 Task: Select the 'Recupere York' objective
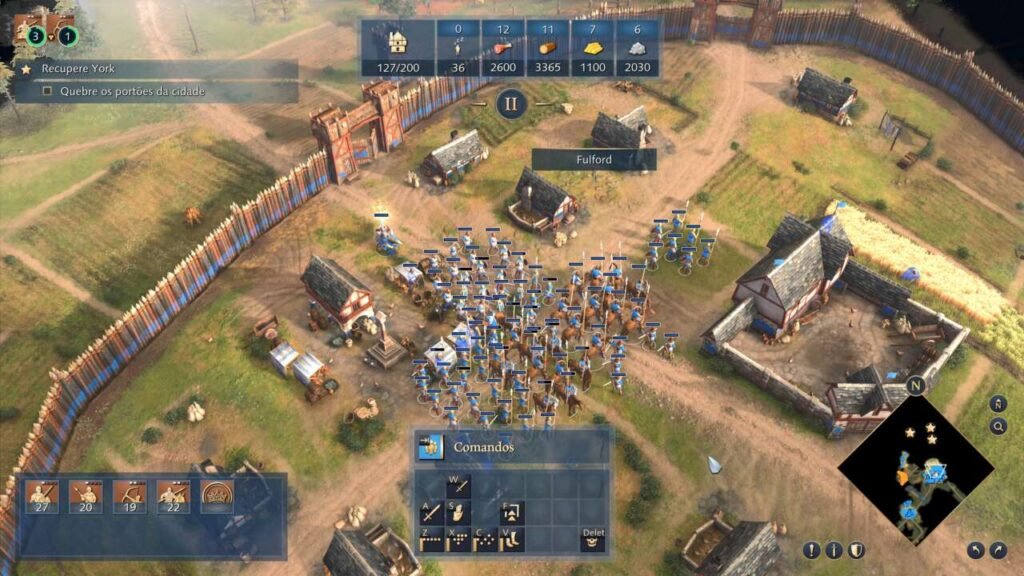[150, 70]
